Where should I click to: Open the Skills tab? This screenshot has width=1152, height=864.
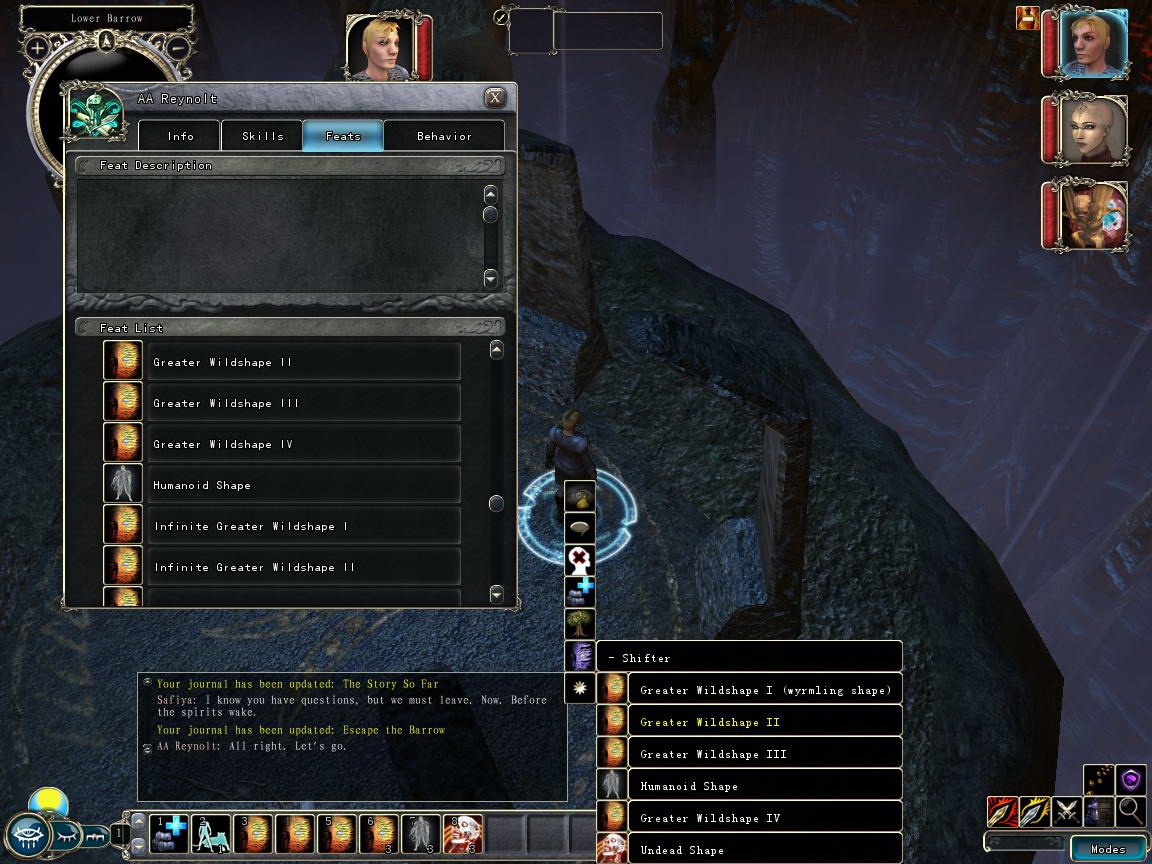(262, 136)
